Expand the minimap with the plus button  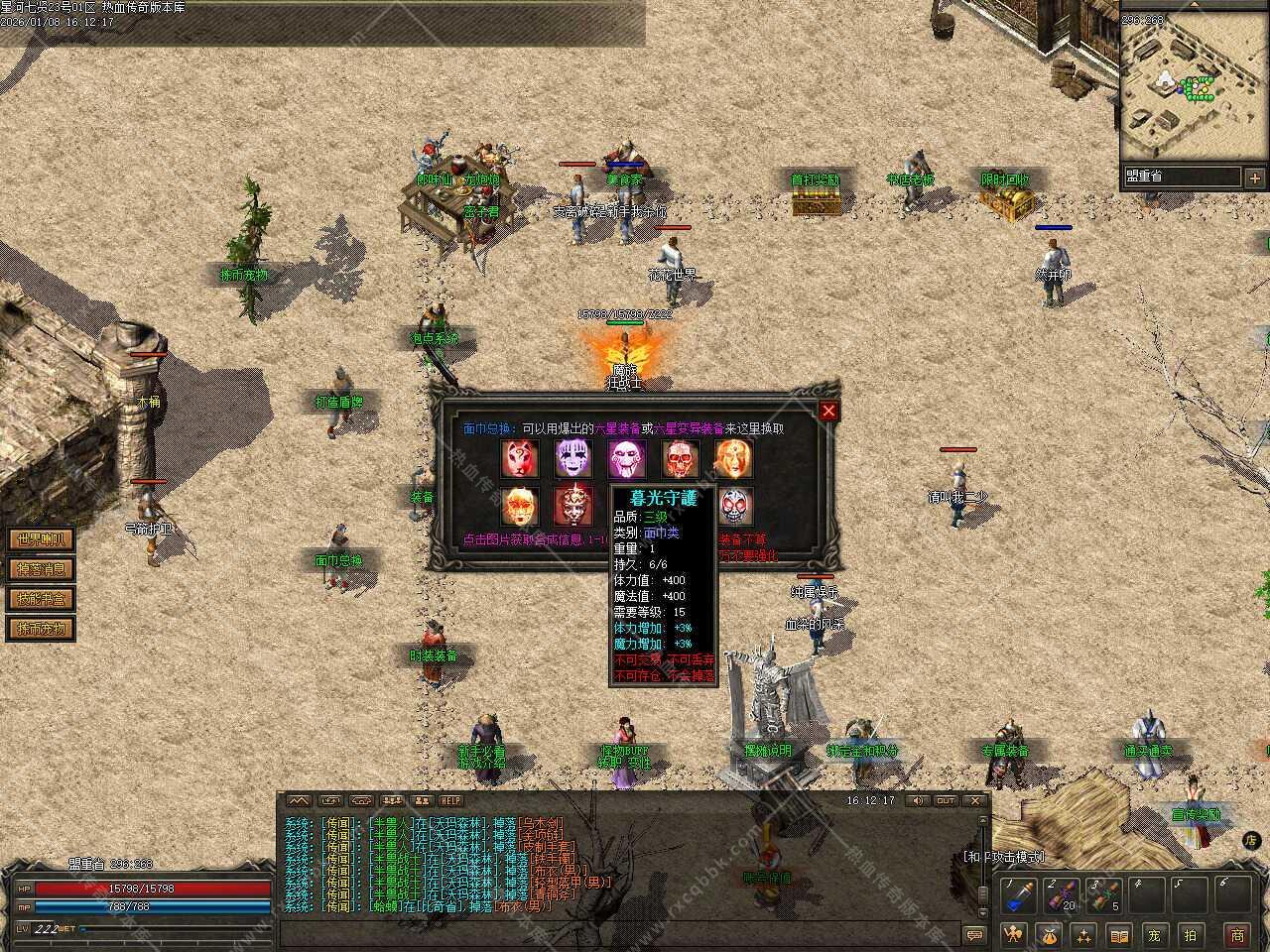pyautogui.click(x=1254, y=178)
